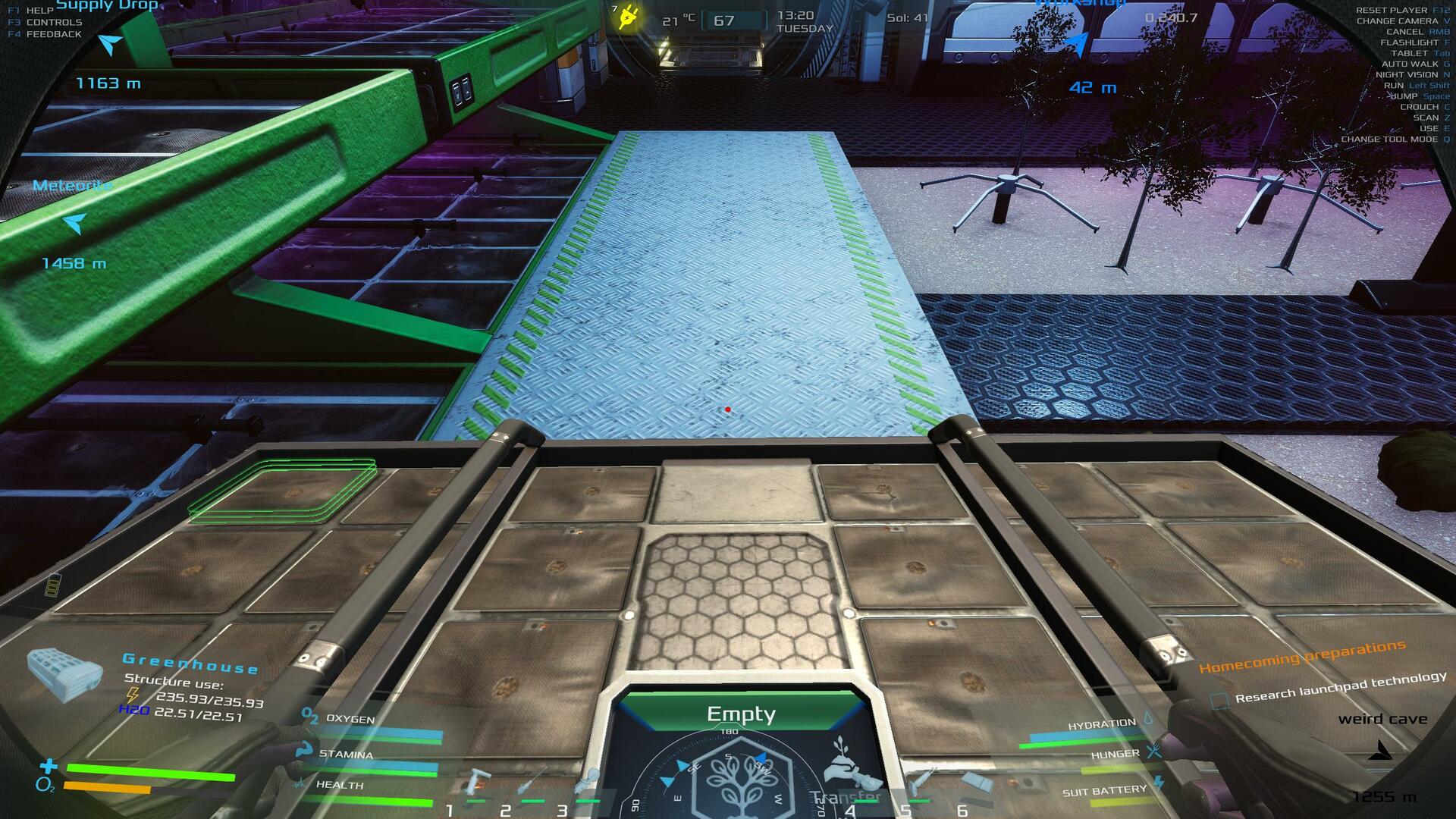1456x819 pixels.
Task: Open the Homecoming preparations quest tracker
Action: click(x=1301, y=657)
